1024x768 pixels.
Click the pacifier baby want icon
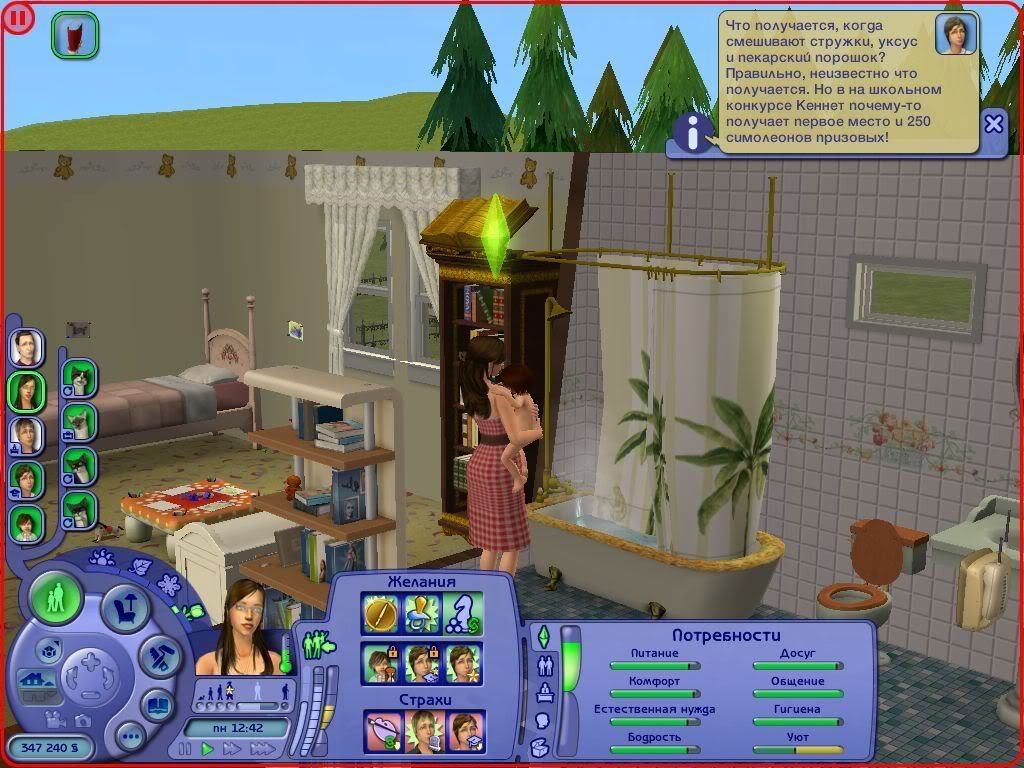[422, 613]
